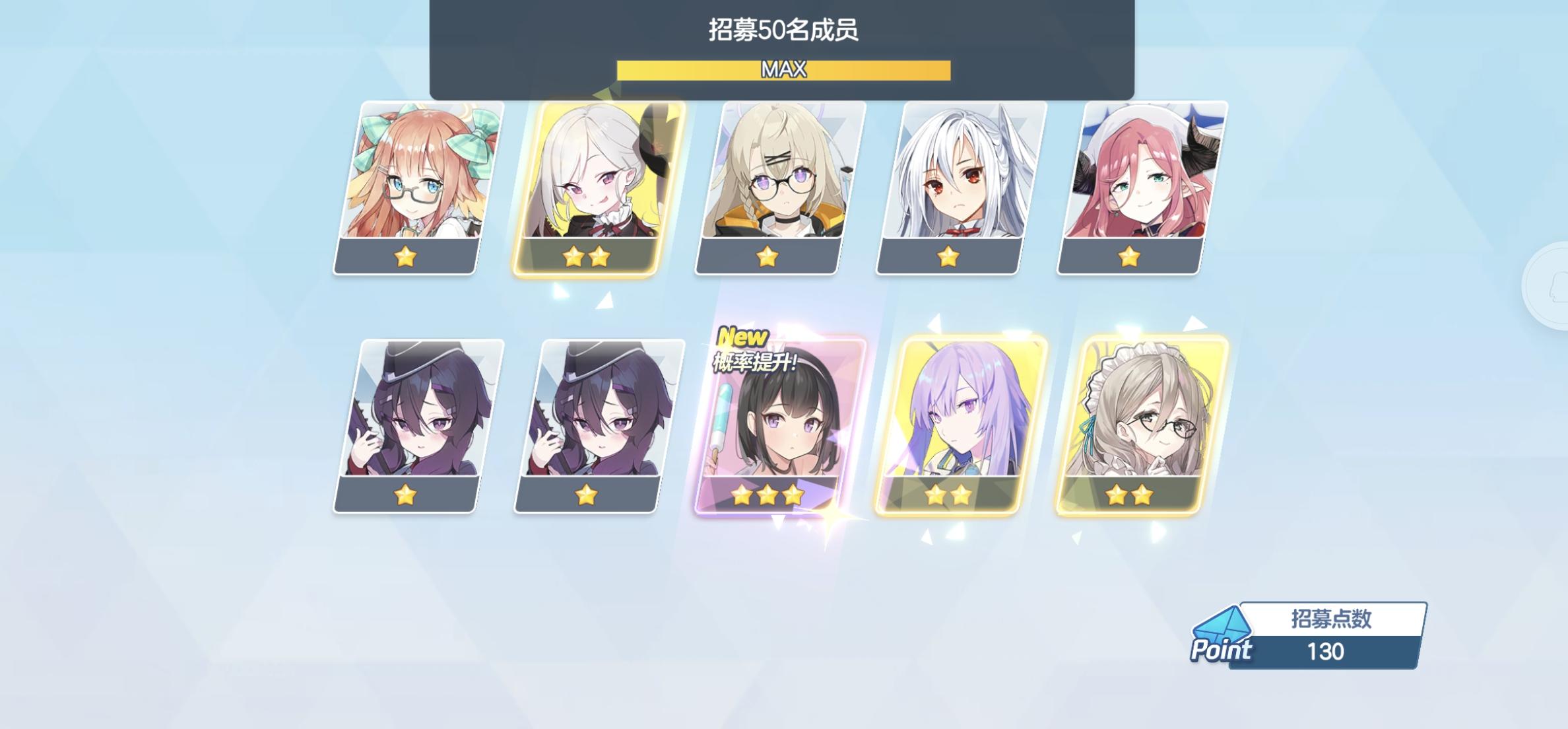Click the MAX progress bar
Viewport: 1568px width, 729px height.
pyautogui.click(x=784, y=68)
